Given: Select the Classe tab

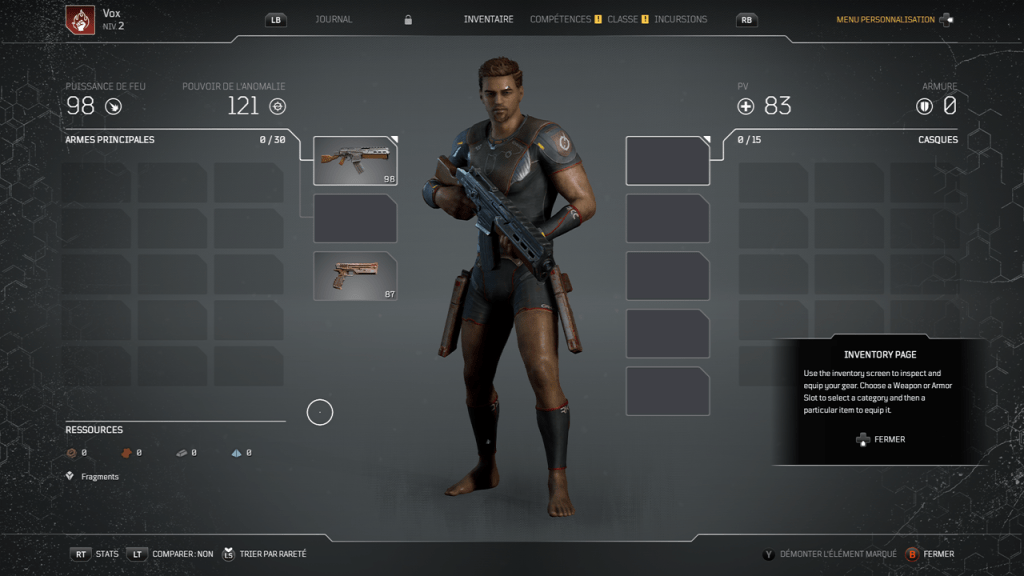Looking at the screenshot, I should (x=622, y=19).
